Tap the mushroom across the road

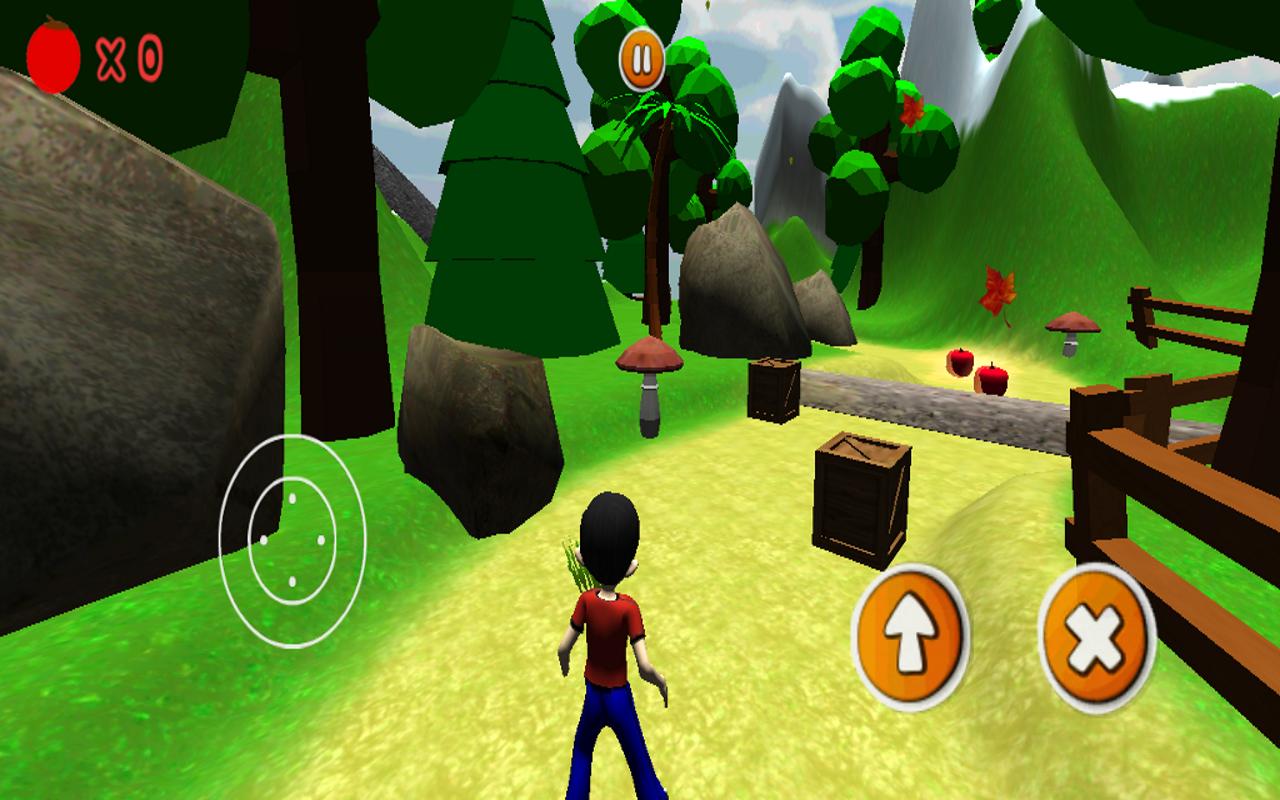coord(1071,330)
